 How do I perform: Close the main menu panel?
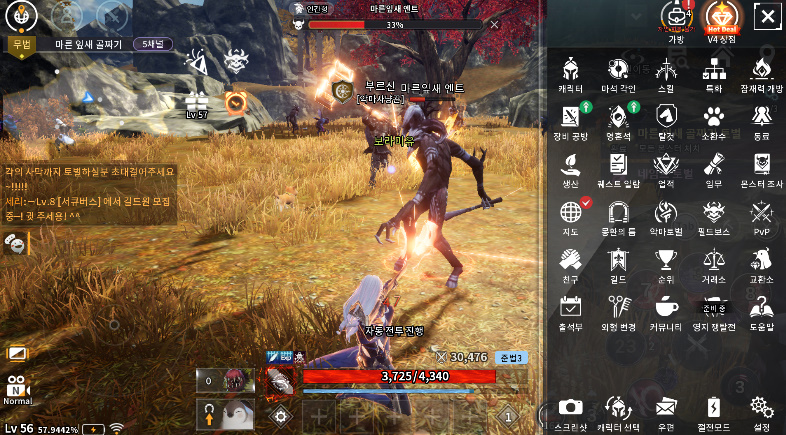pos(766,17)
